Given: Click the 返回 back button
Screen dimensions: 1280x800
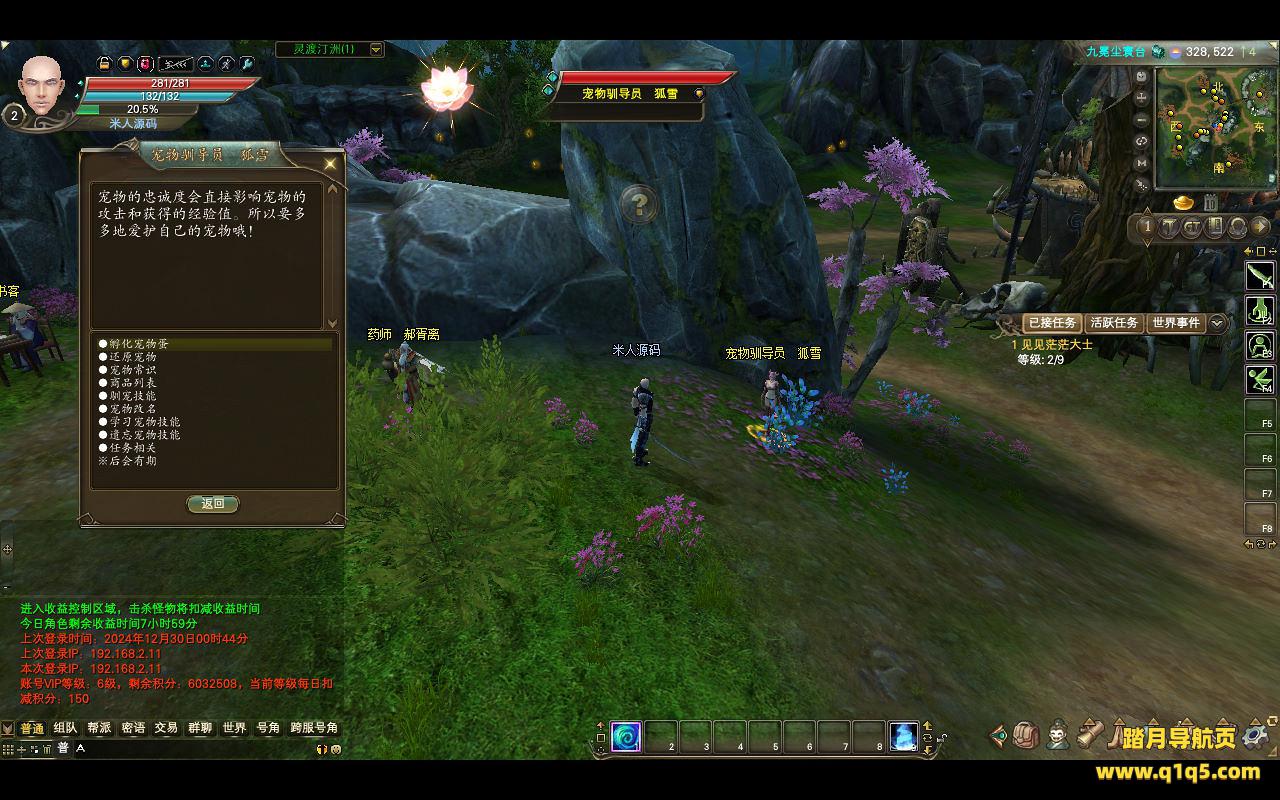Looking at the screenshot, I should pos(213,504).
